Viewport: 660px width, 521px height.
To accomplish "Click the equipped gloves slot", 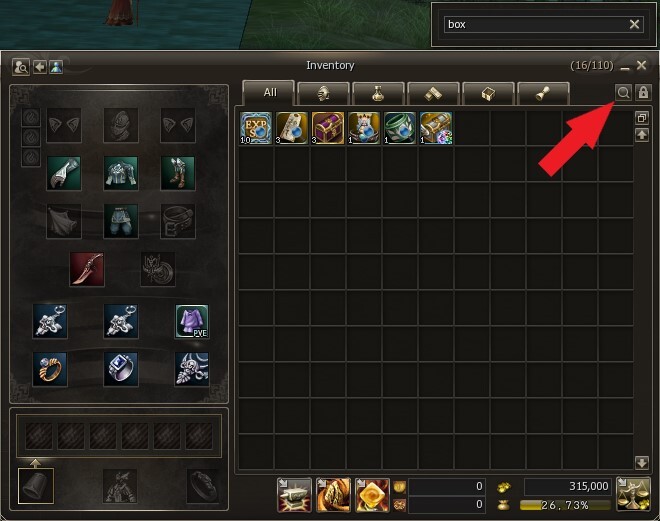I will [64, 172].
